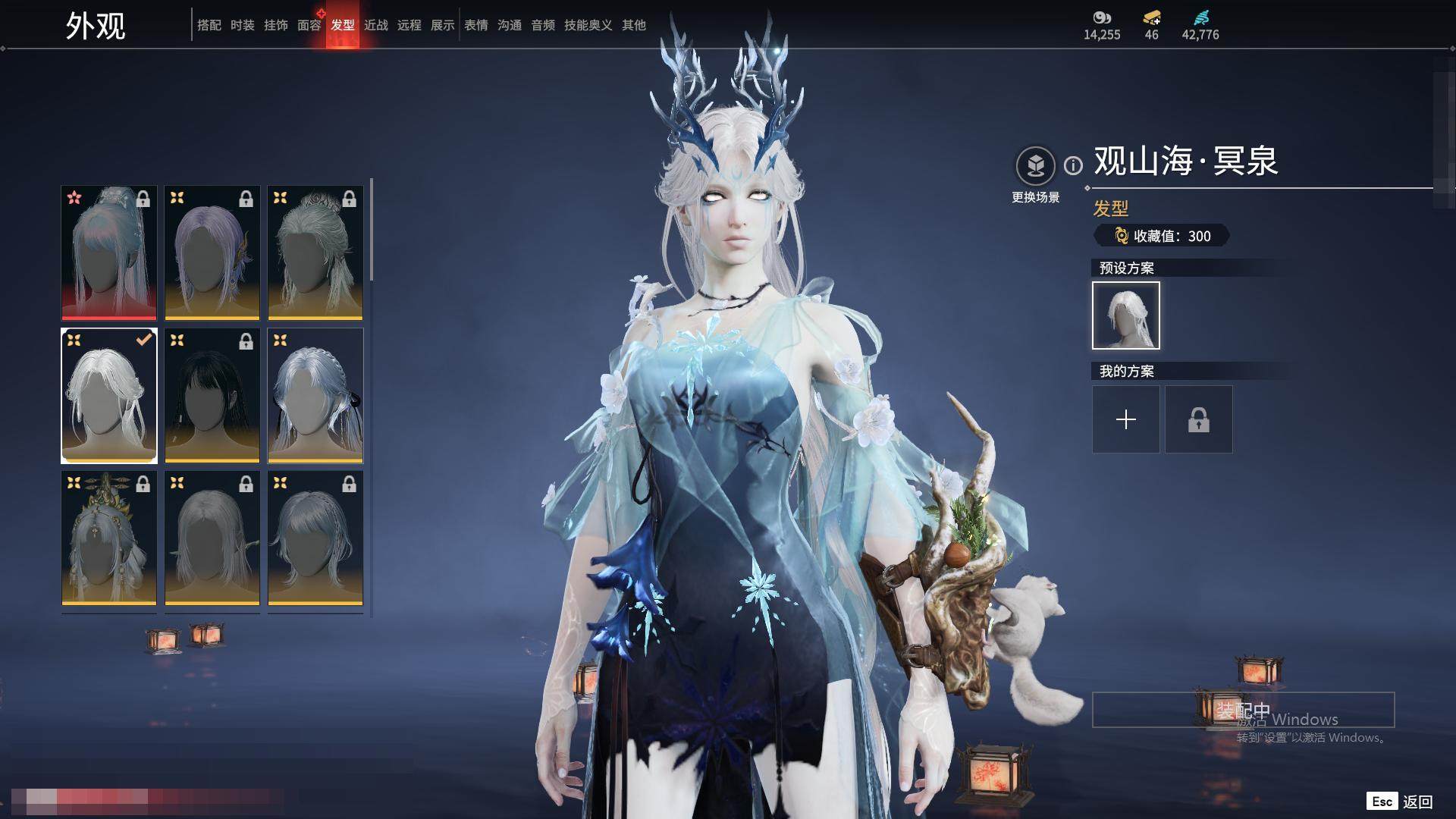Select the pink-starred ponytail hairstyle card

click(x=109, y=253)
